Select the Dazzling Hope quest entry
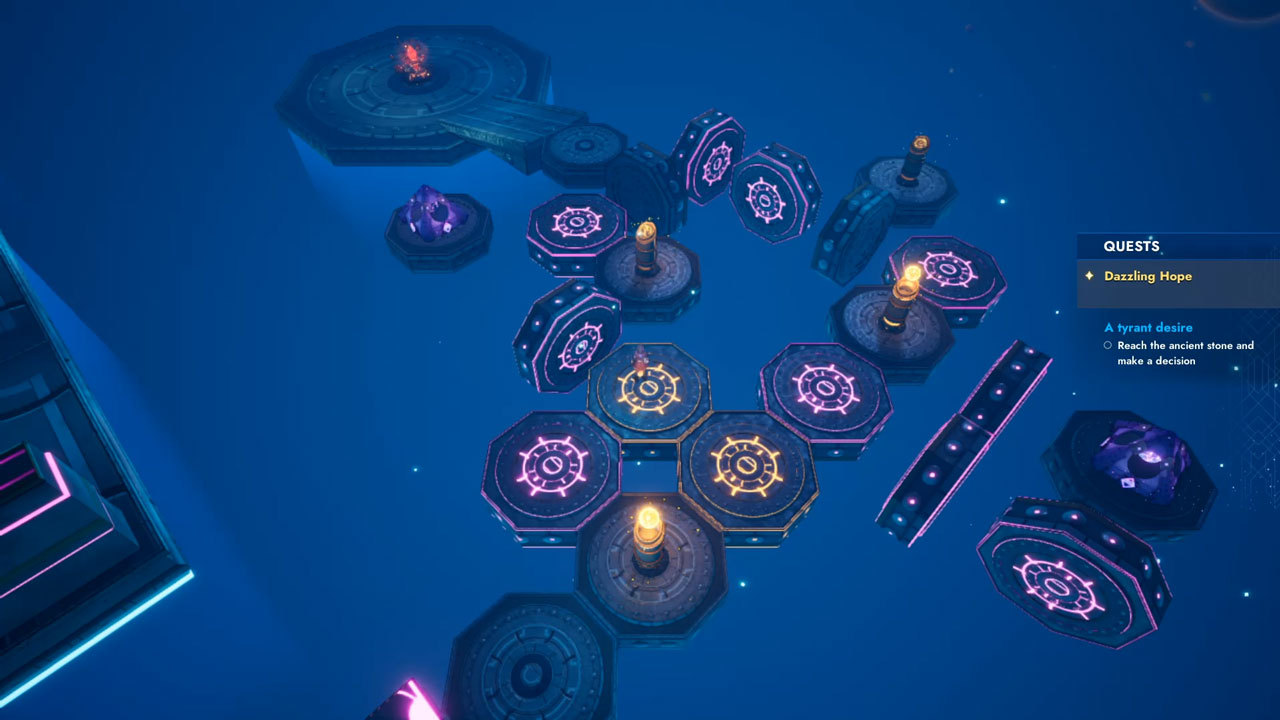This screenshot has height=720, width=1280. [x=1147, y=276]
